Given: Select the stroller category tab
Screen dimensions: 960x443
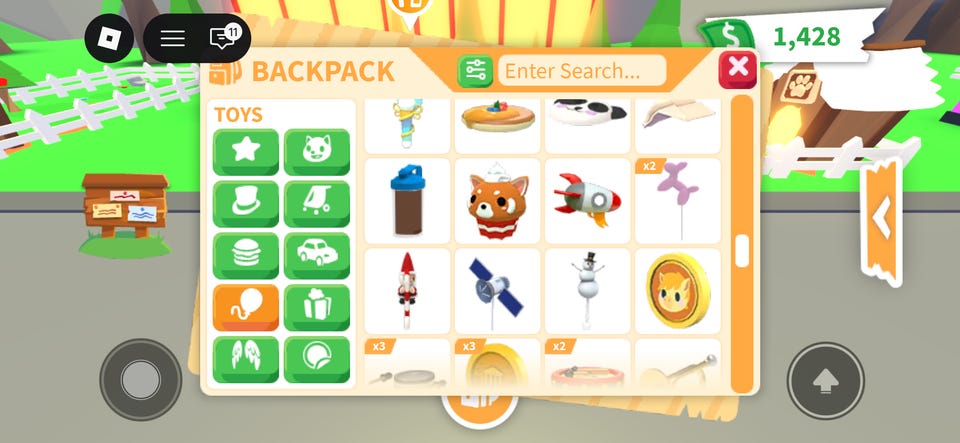Looking at the screenshot, I should tap(317, 204).
